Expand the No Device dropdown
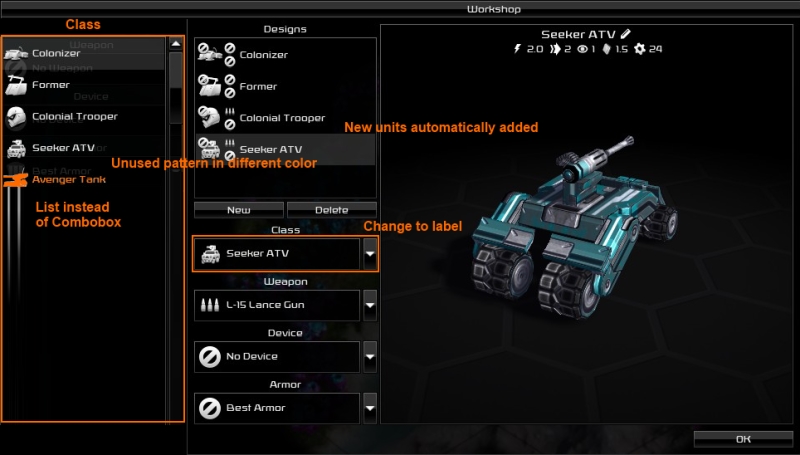 pyautogui.click(x=369, y=355)
